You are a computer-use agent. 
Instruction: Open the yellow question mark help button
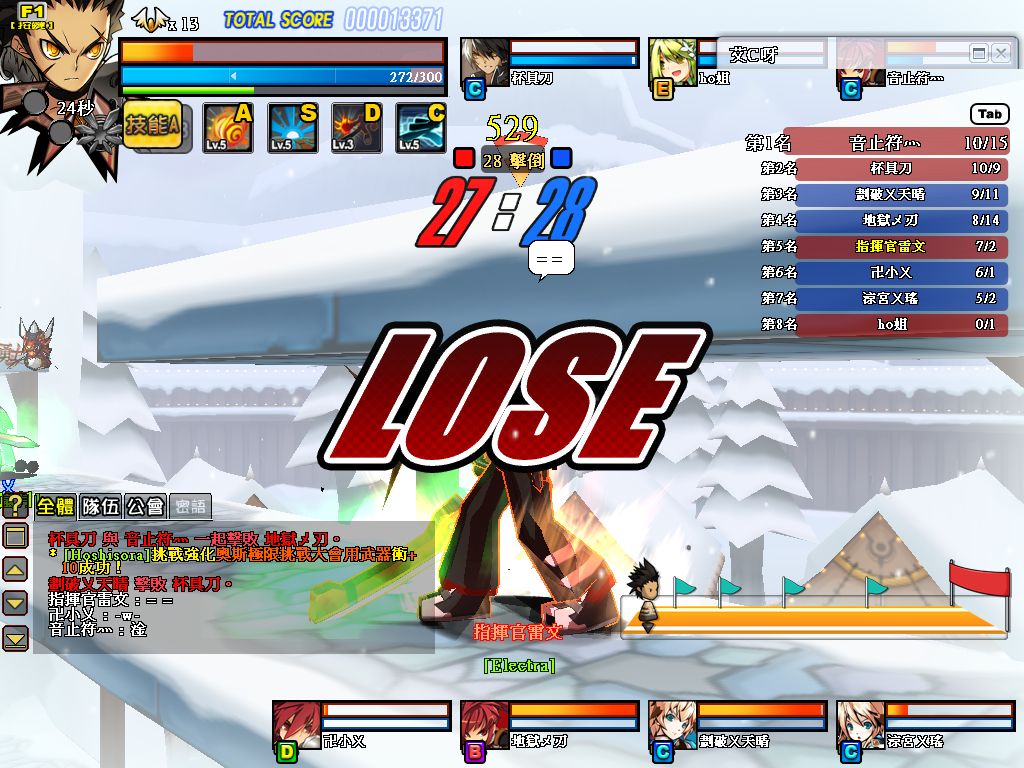(15, 507)
